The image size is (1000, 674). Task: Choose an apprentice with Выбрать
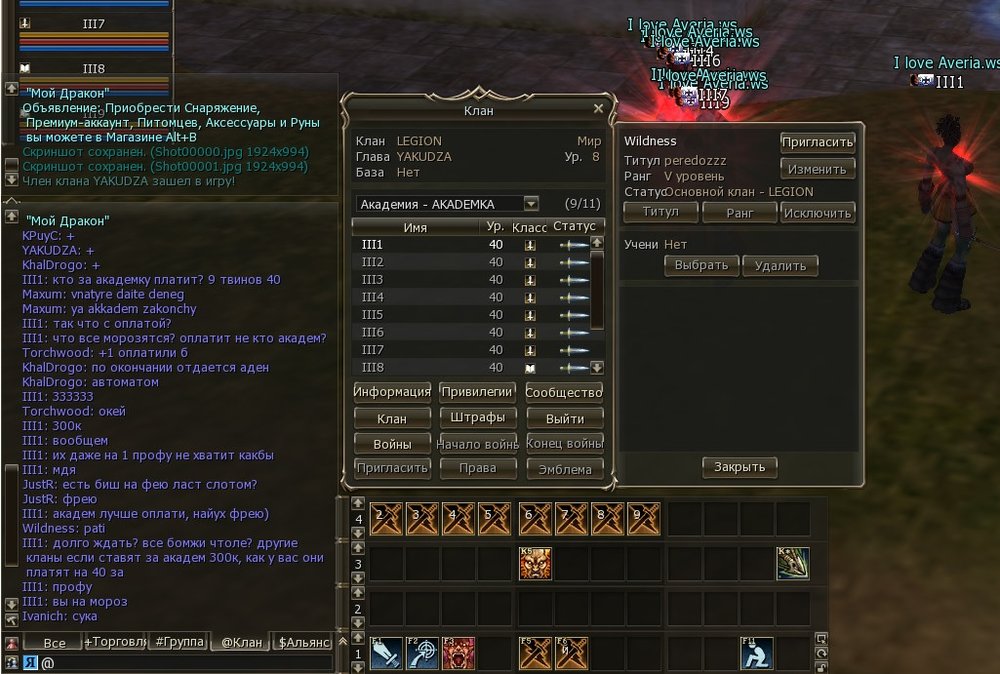[701, 265]
